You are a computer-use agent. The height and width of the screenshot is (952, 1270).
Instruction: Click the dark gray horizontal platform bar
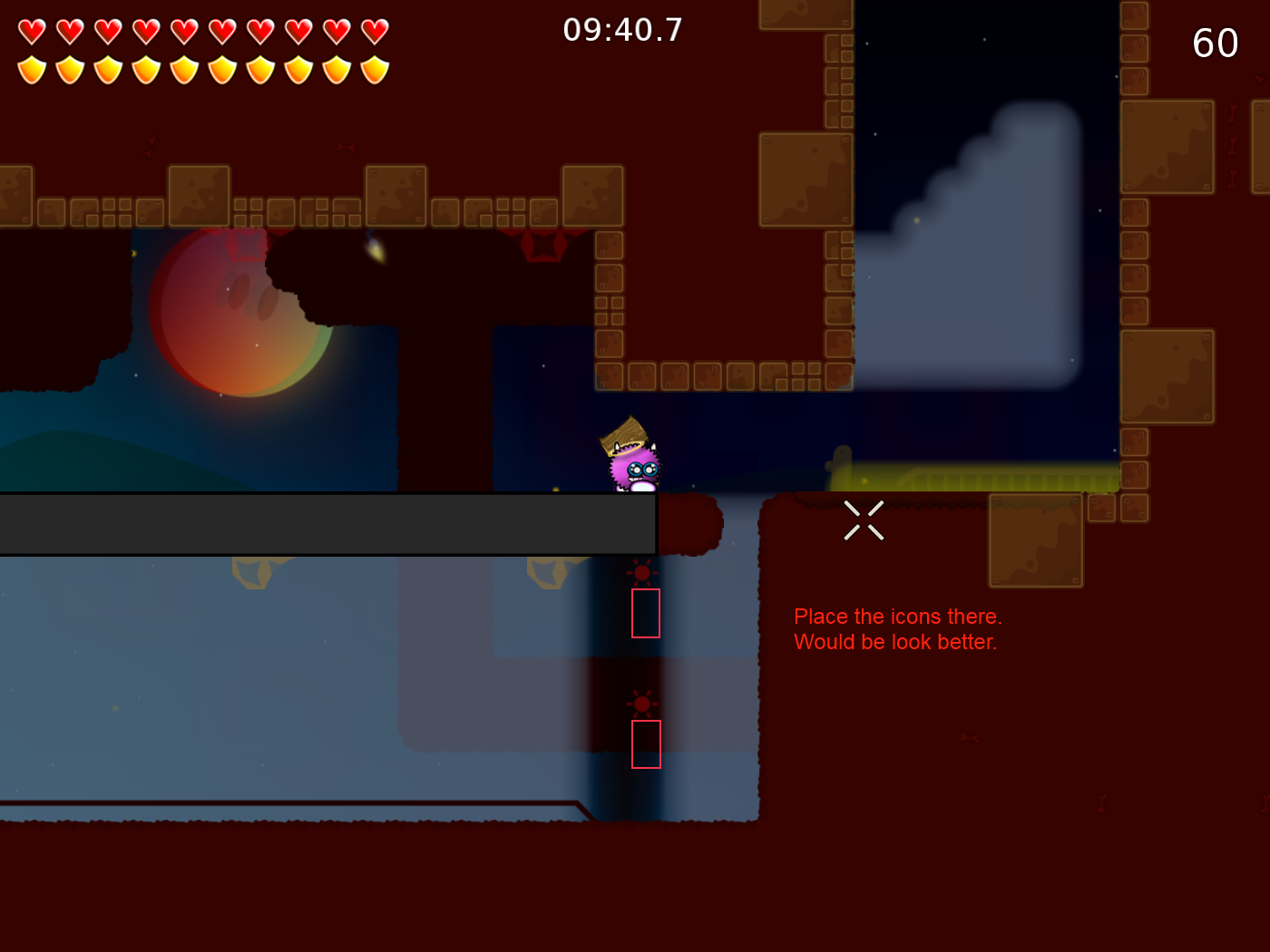327,522
